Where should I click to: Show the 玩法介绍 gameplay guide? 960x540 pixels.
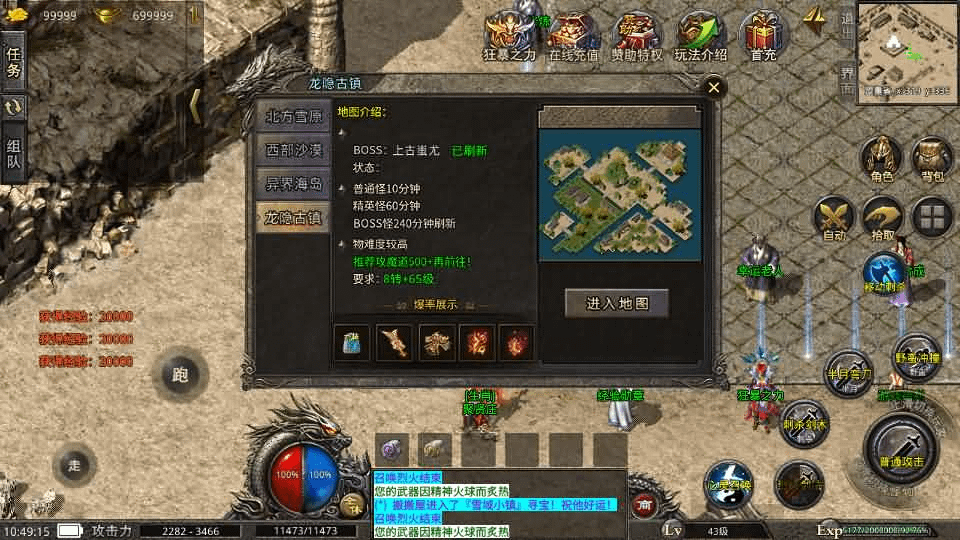coord(701,38)
